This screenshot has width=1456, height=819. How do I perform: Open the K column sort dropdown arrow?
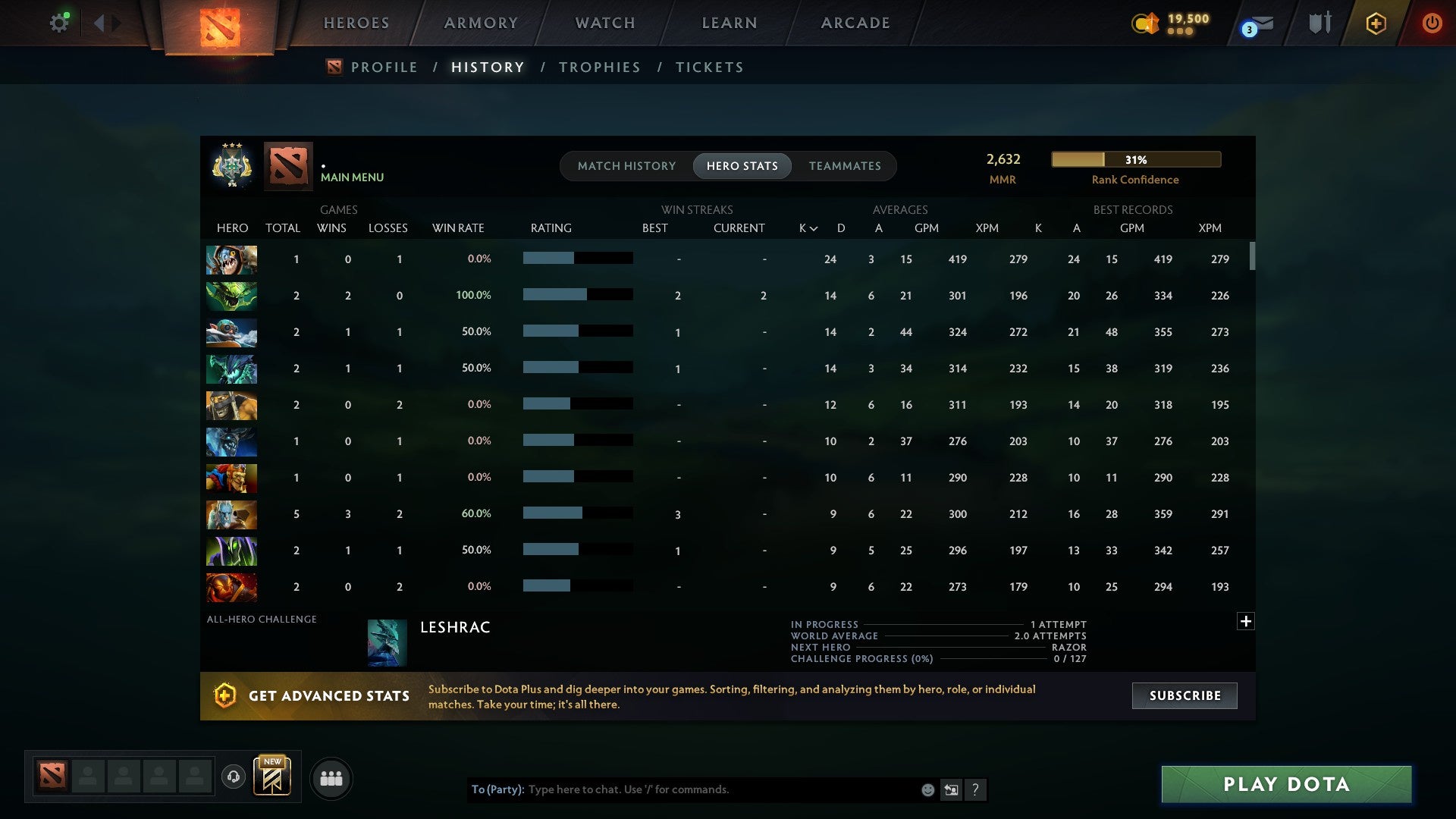click(814, 227)
